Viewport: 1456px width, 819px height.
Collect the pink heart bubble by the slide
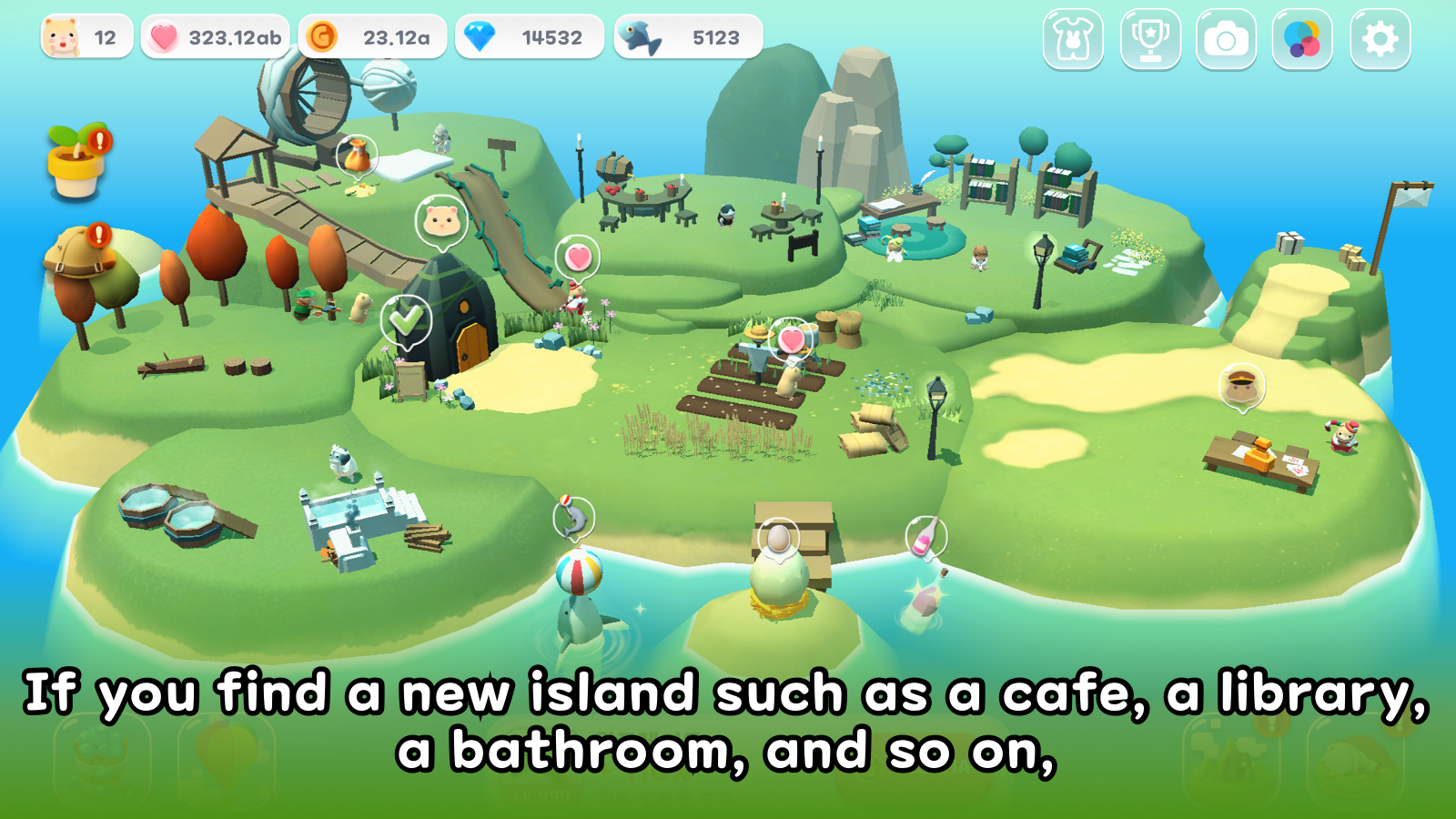click(578, 258)
